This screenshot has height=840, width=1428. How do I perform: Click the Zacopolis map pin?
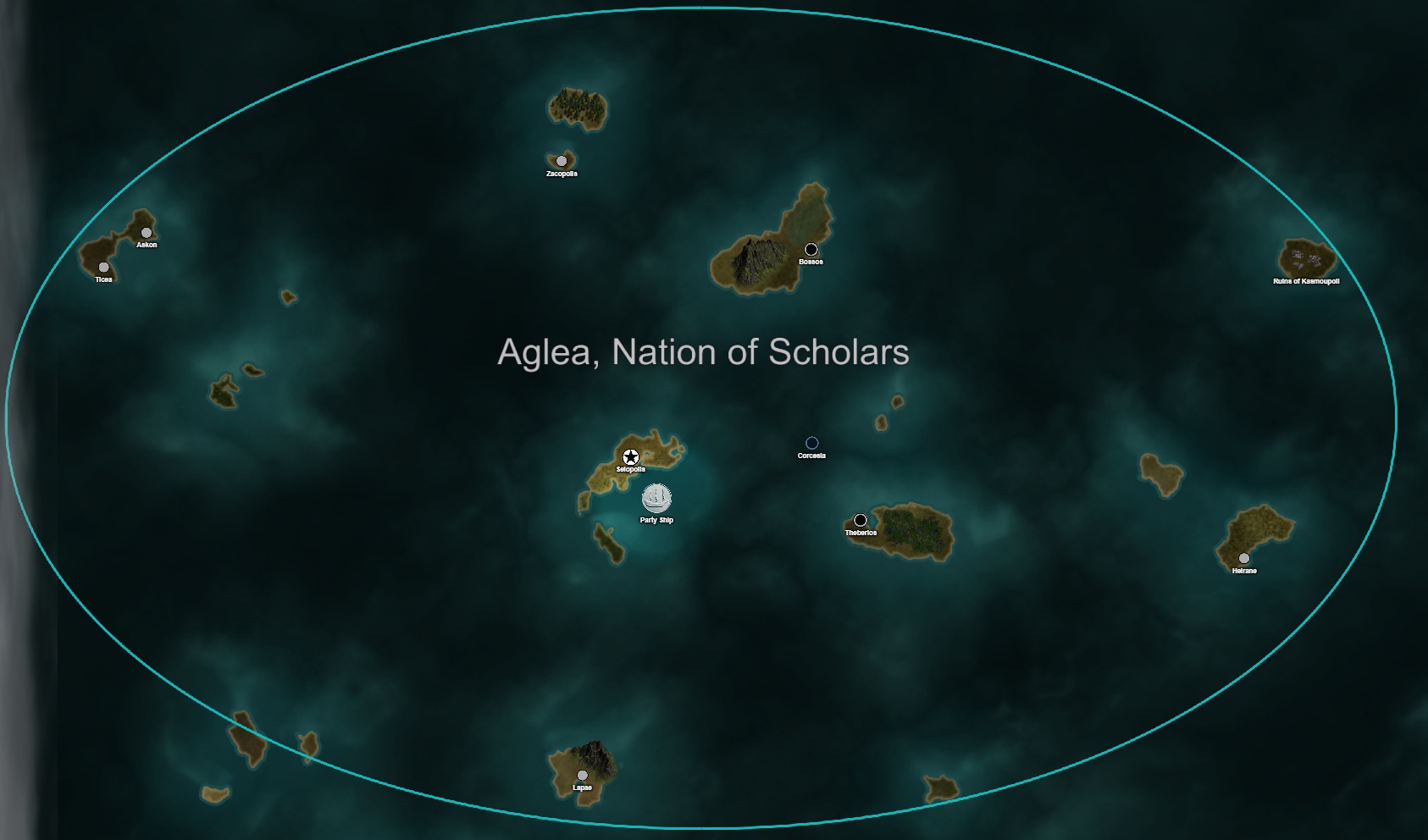click(x=562, y=161)
